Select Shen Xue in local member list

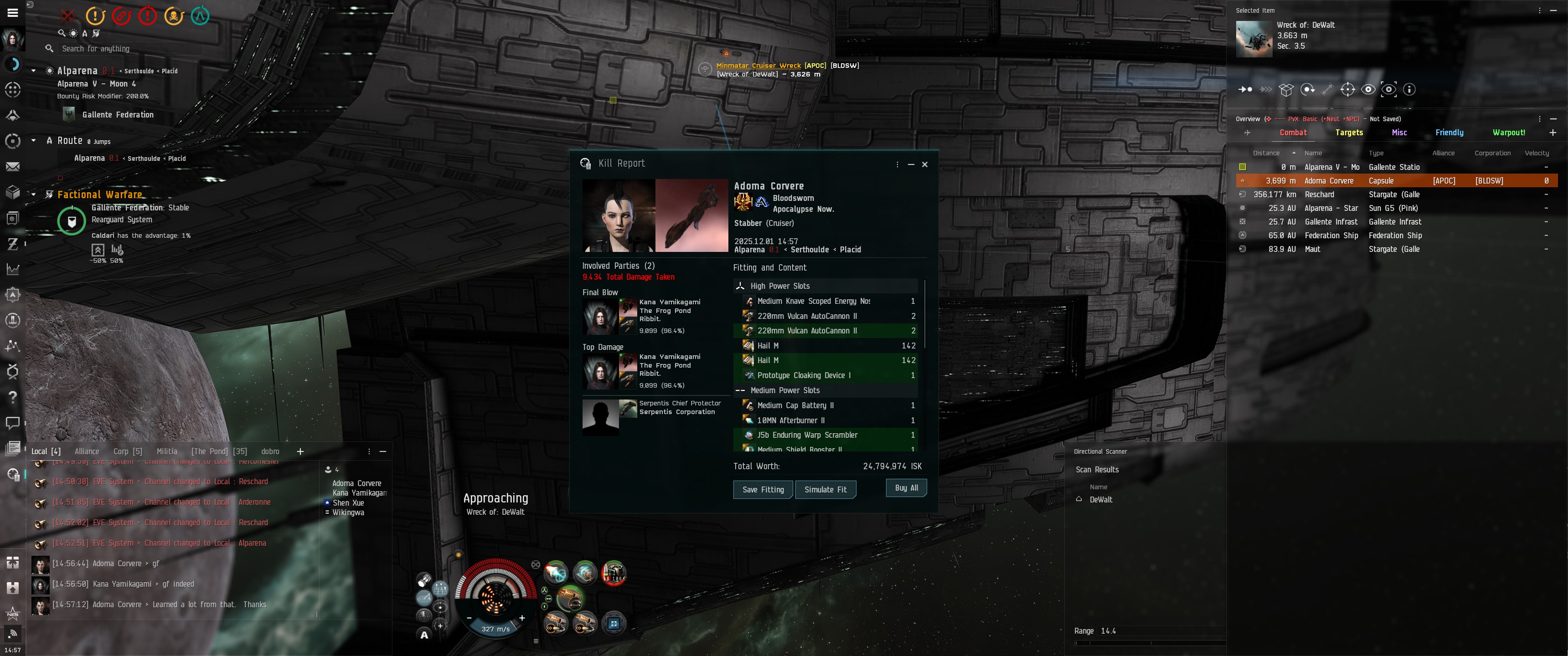coord(348,502)
